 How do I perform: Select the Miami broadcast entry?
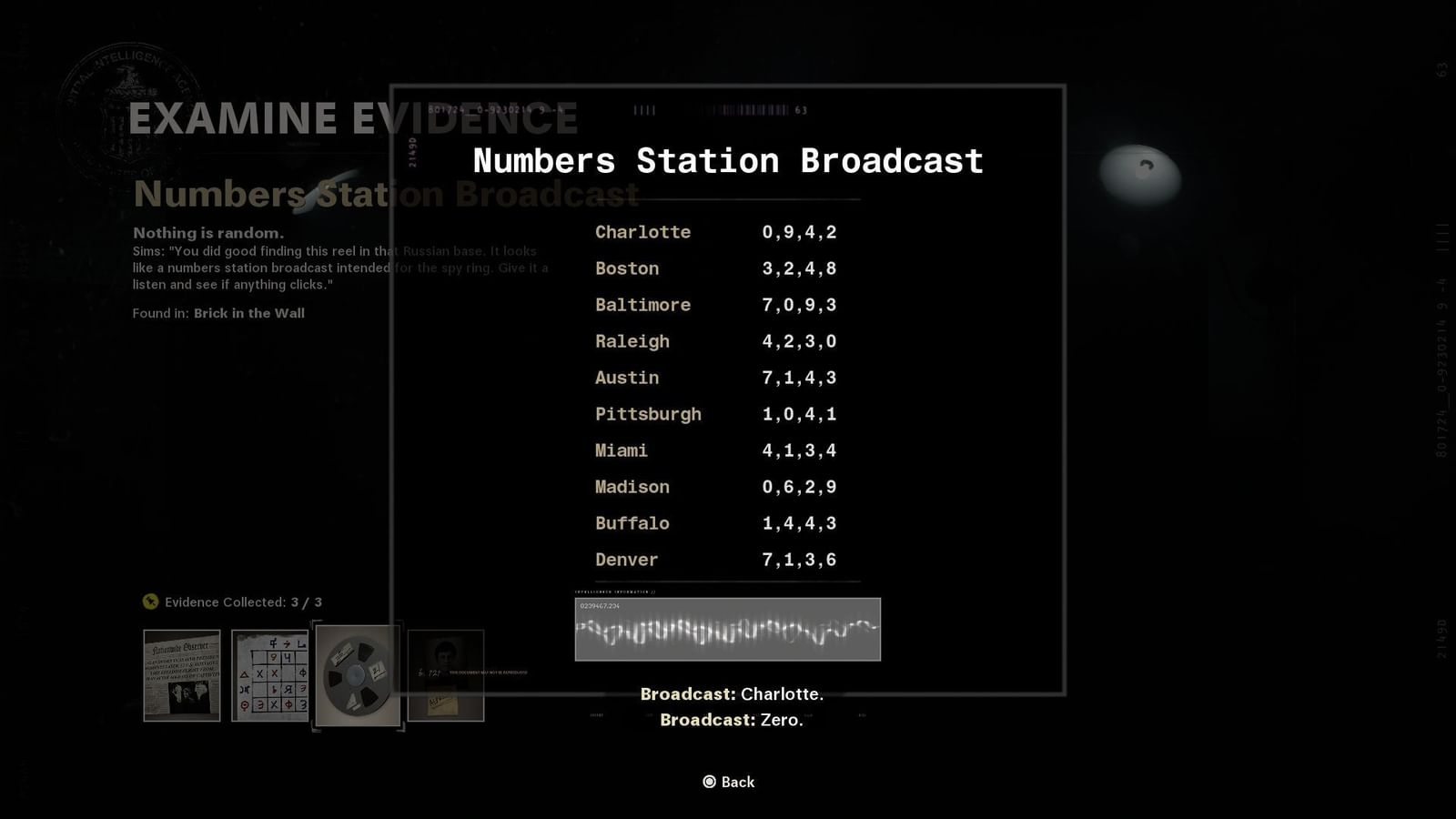coord(714,450)
